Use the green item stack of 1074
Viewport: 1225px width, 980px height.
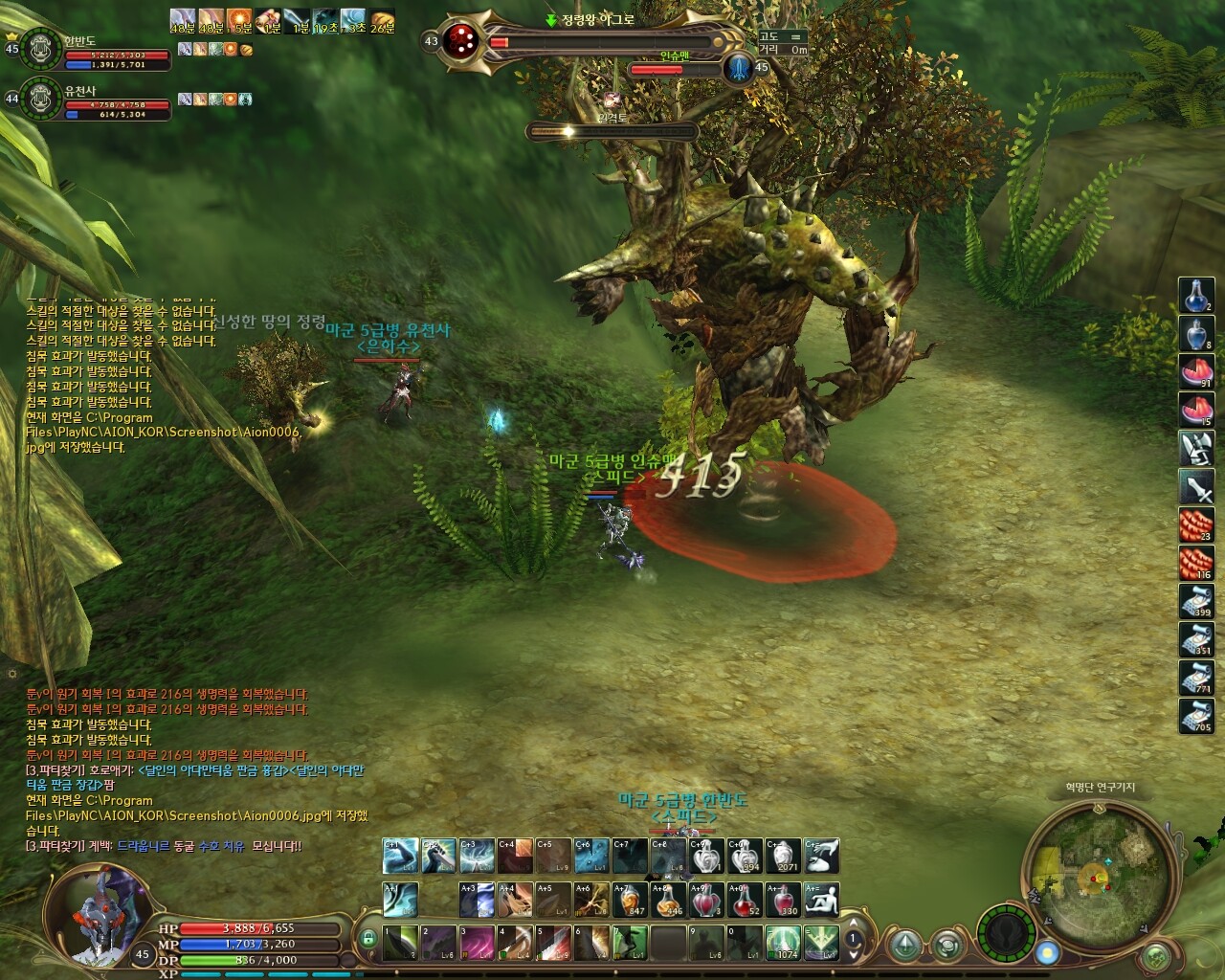coord(784,943)
